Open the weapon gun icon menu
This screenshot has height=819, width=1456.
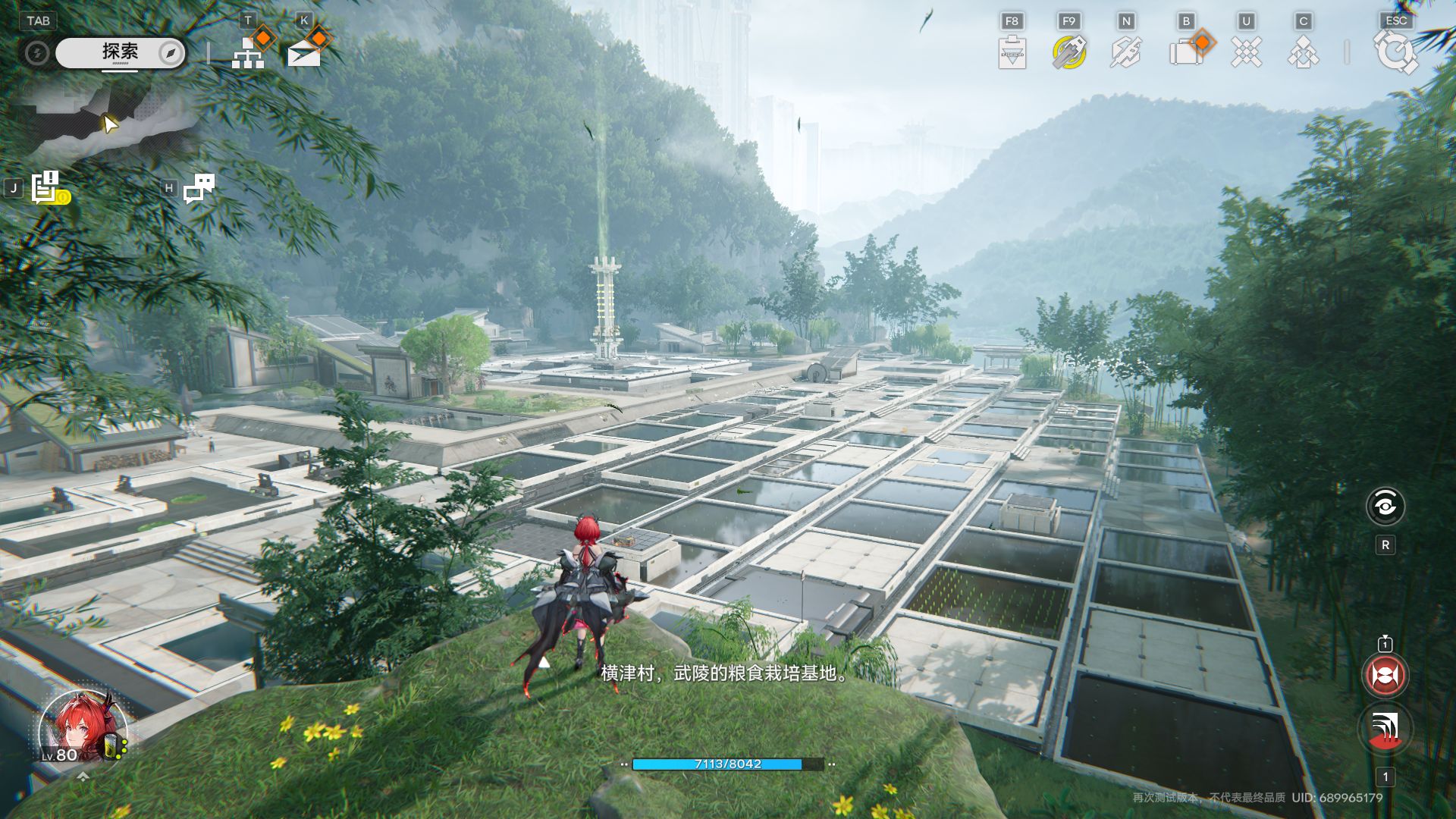tap(1125, 53)
